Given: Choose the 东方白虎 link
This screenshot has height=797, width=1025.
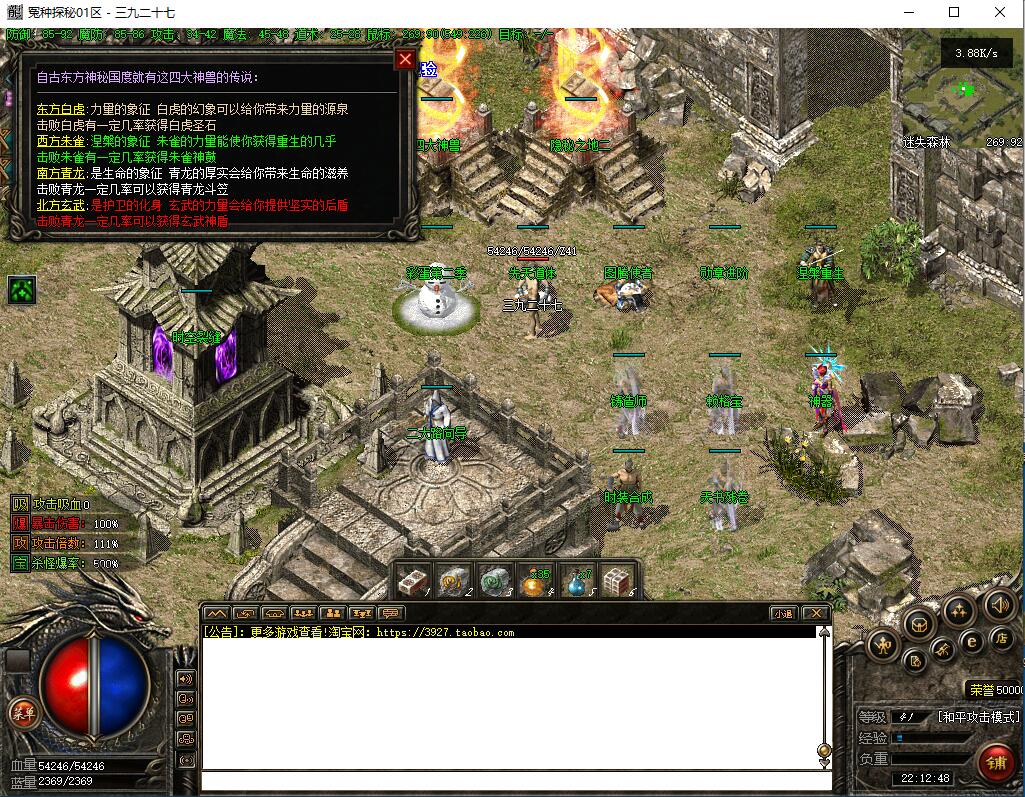Looking at the screenshot, I should (x=61, y=109).
